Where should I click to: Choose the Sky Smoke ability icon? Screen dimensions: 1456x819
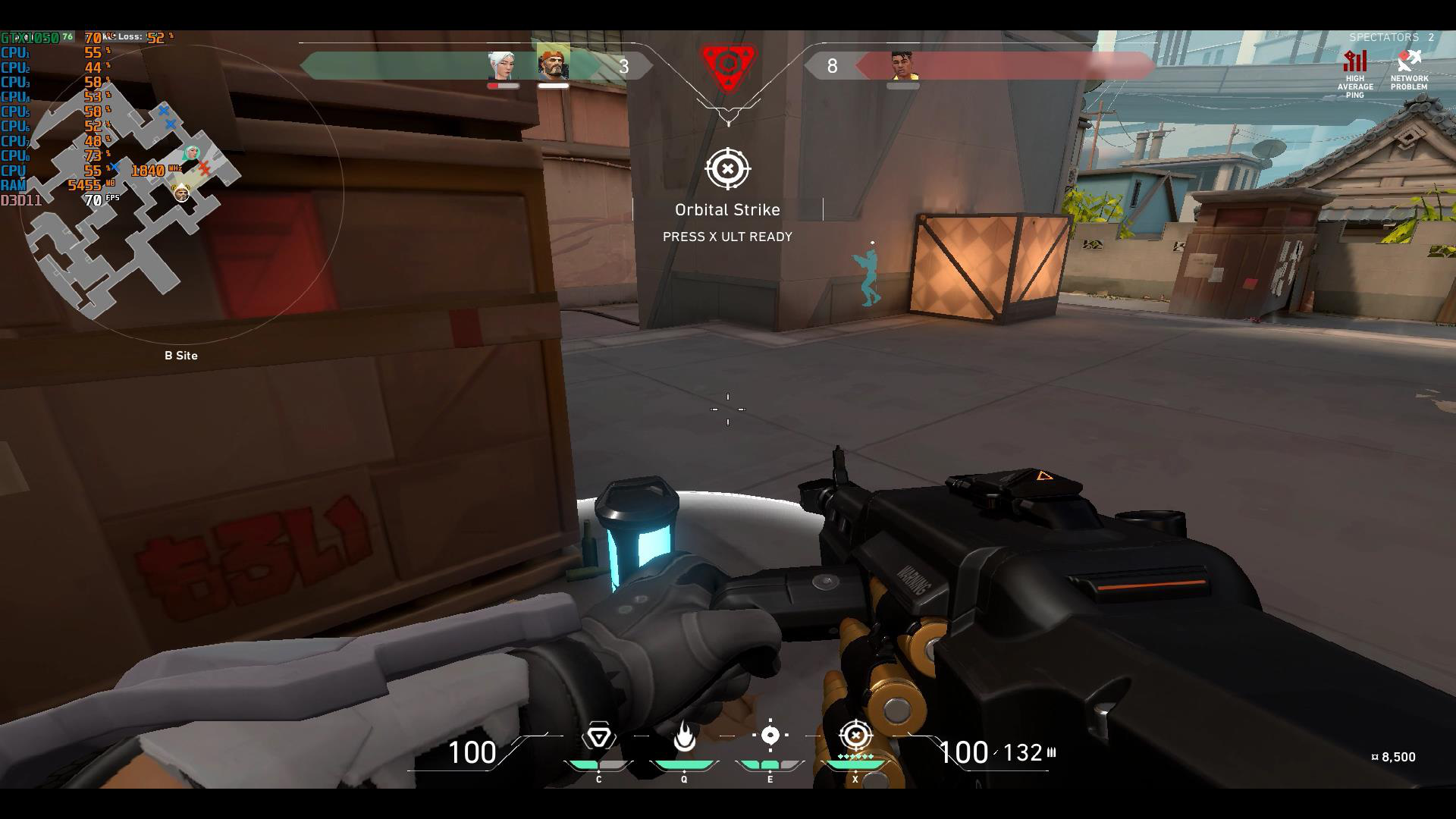[770, 735]
